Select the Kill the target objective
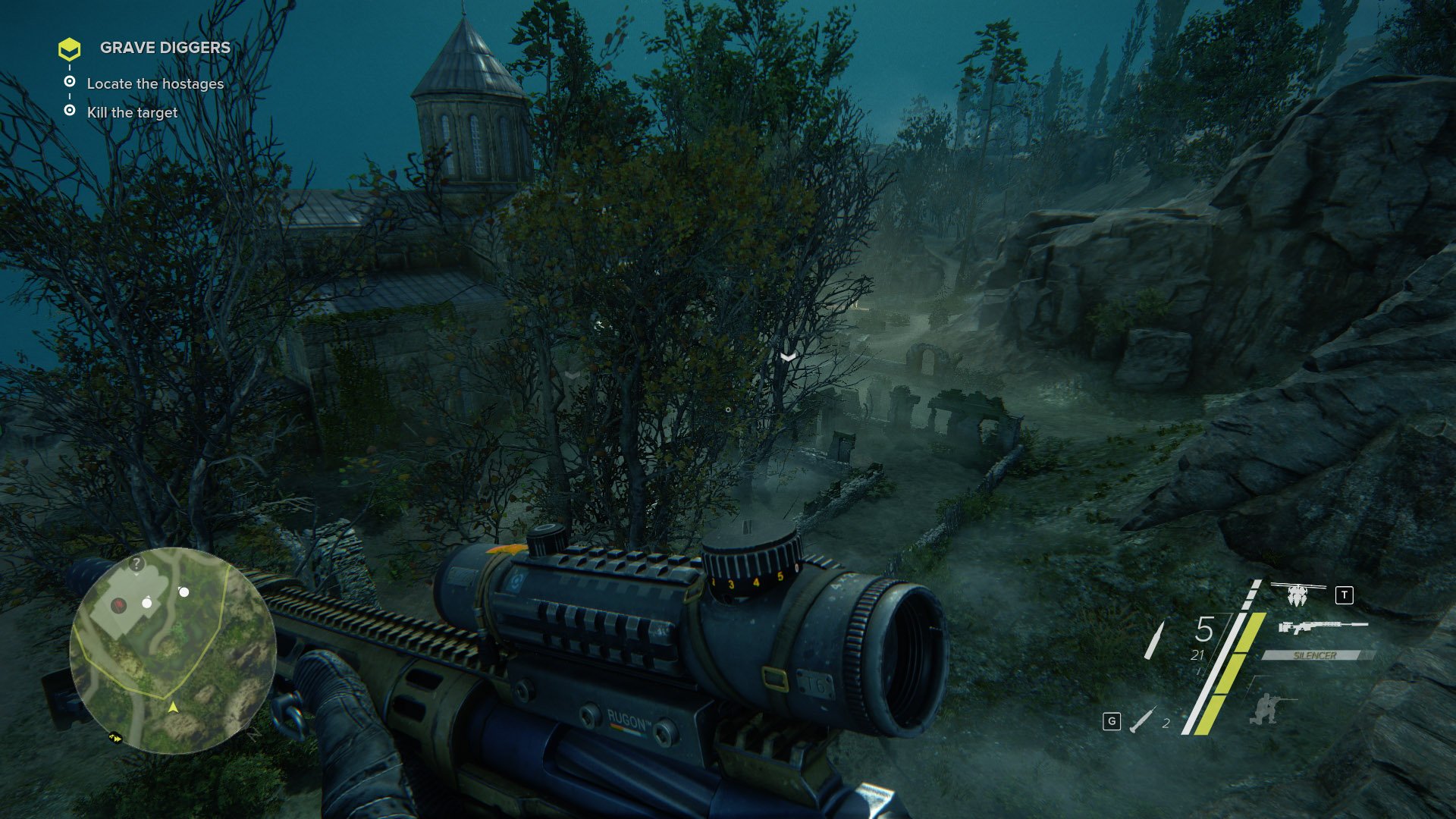The image size is (1456, 819). 132,113
